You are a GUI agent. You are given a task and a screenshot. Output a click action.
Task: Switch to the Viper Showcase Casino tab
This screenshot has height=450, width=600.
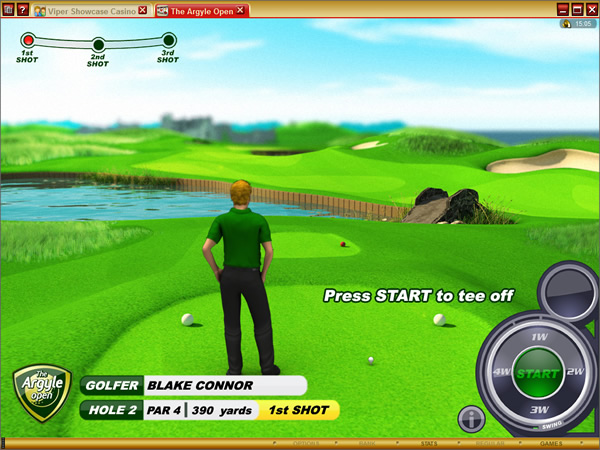(83, 10)
